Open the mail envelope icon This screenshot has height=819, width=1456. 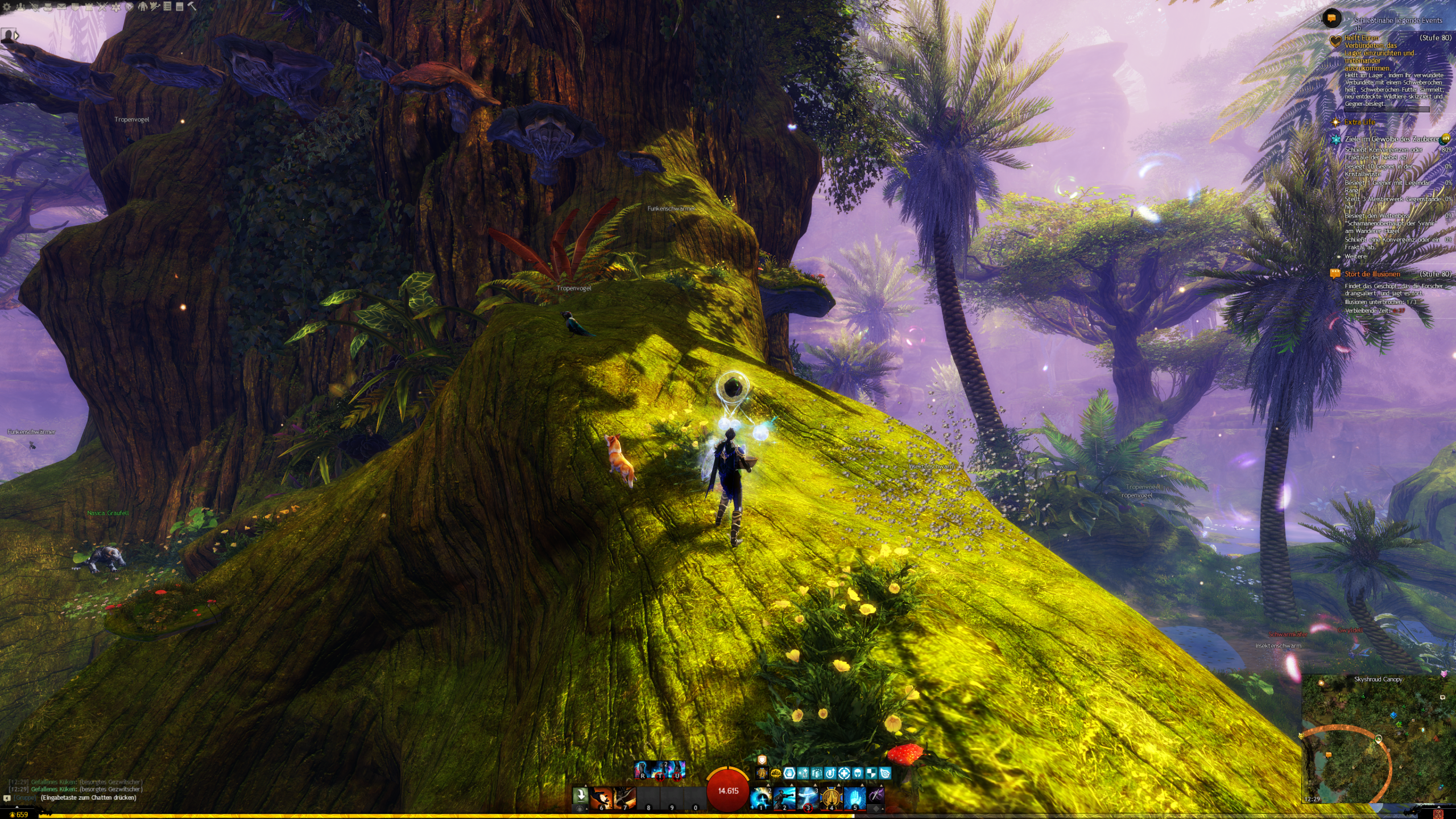[x=61, y=7]
